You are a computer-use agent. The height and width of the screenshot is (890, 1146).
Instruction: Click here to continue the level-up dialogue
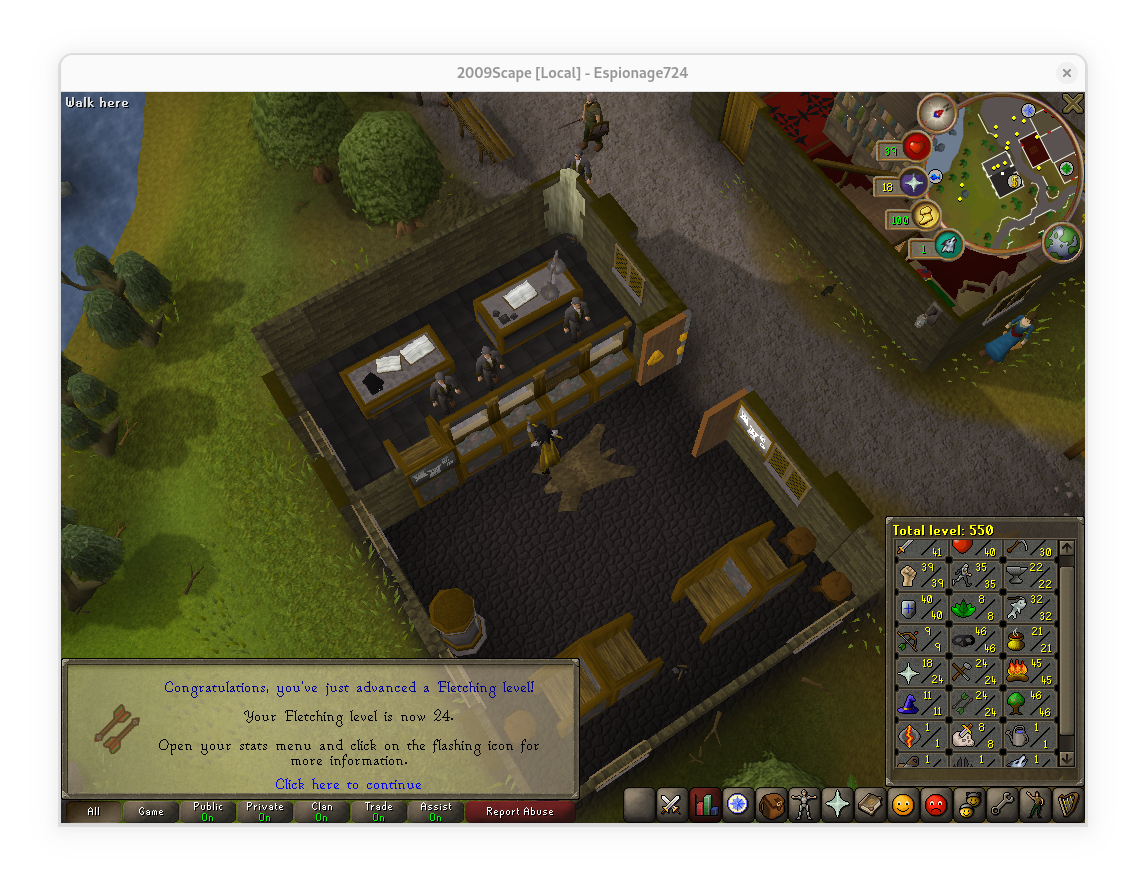pyautogui.click(x=348, y=785)
